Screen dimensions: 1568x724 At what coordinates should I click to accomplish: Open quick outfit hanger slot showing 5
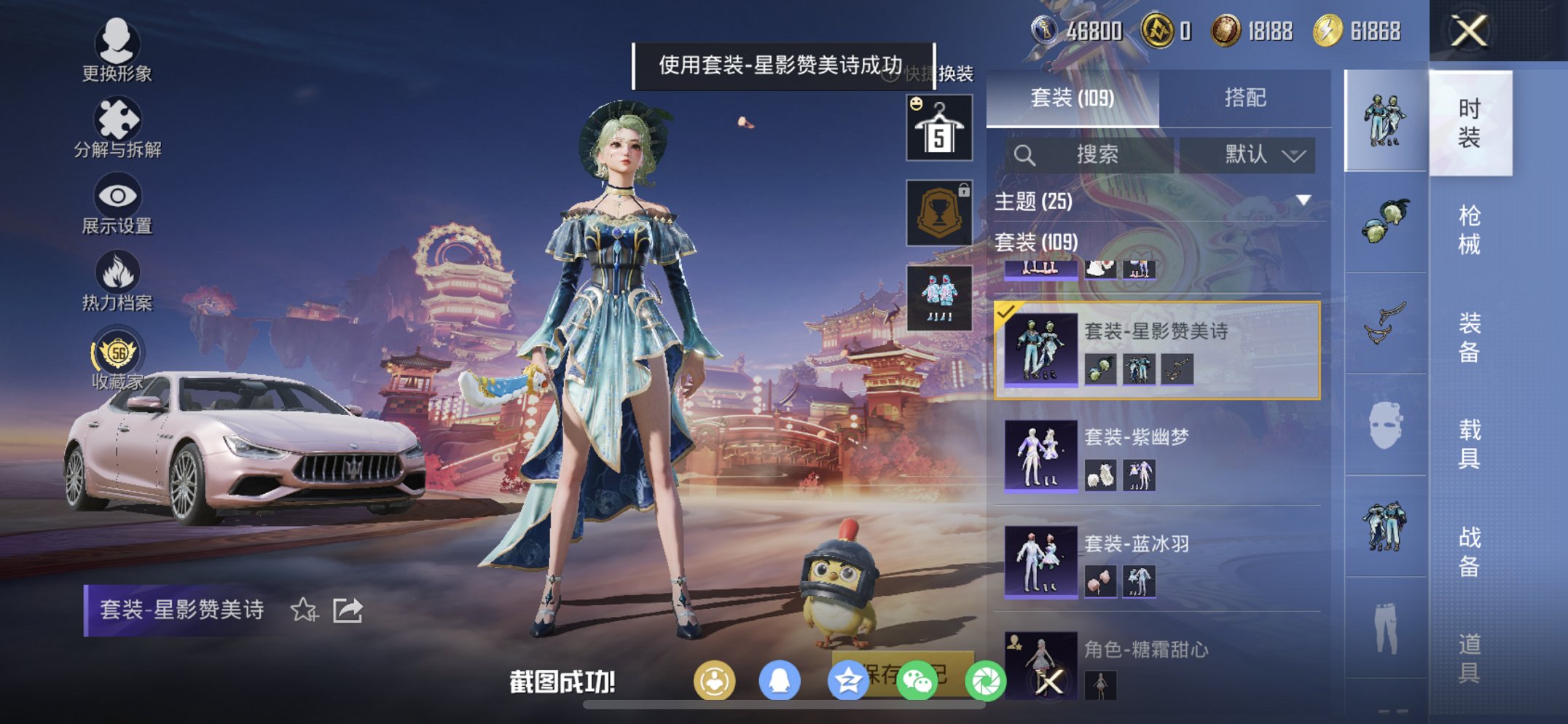[938, 126]
